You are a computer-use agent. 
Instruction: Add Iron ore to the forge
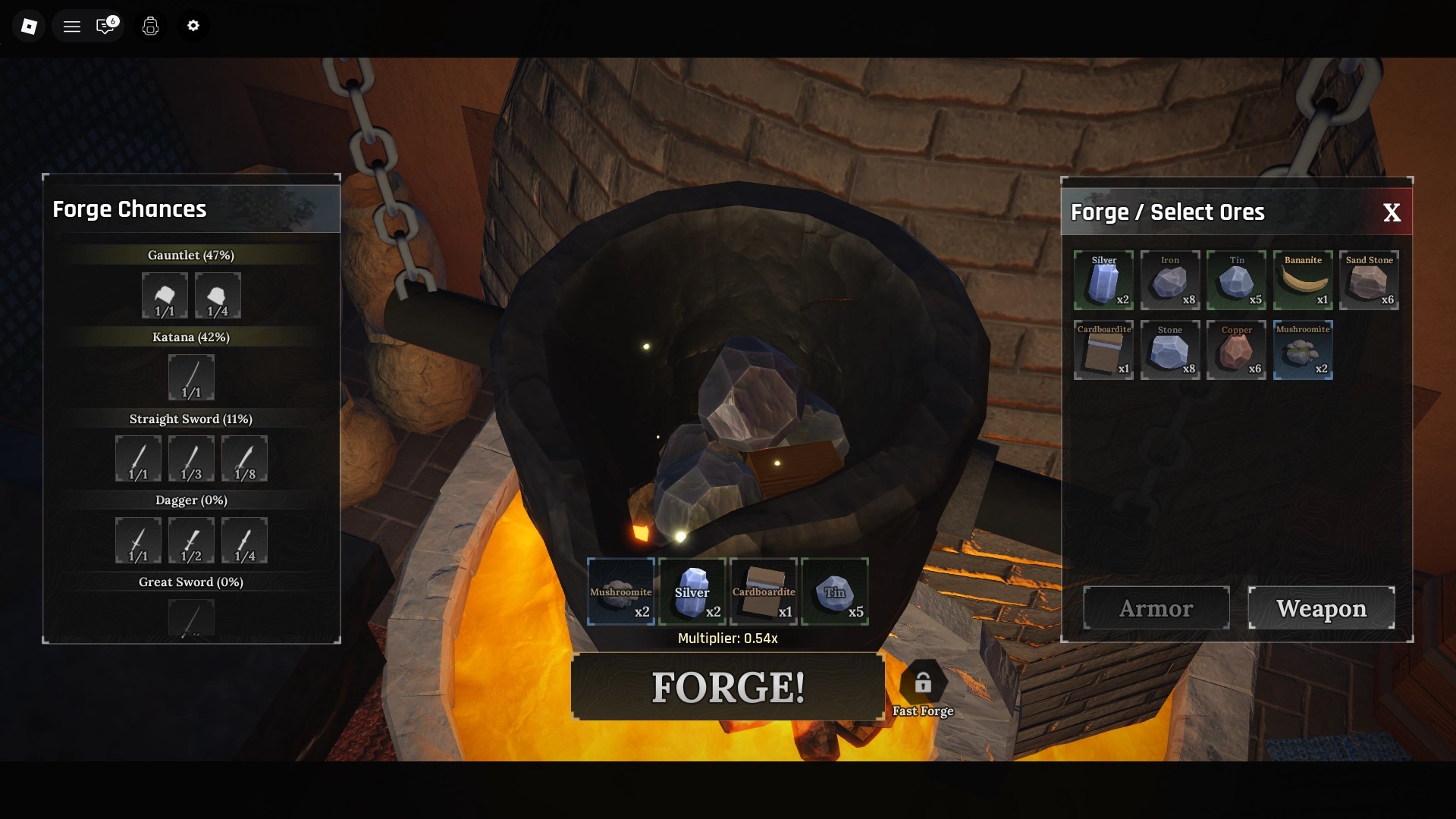[x=1169, y=280]
